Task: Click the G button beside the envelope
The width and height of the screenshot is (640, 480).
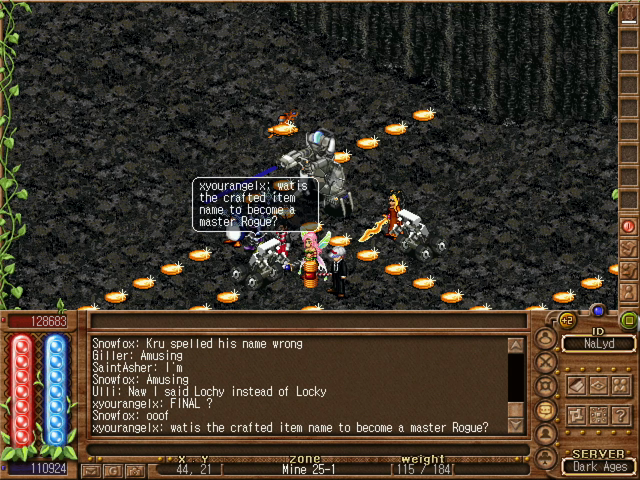Action: click(111, 469)
